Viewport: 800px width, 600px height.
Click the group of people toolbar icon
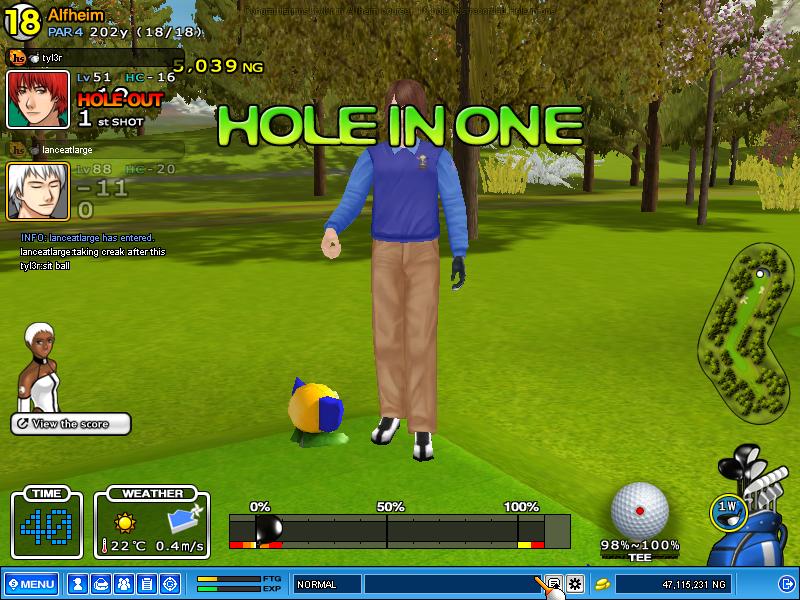click(x=124, y=584)
